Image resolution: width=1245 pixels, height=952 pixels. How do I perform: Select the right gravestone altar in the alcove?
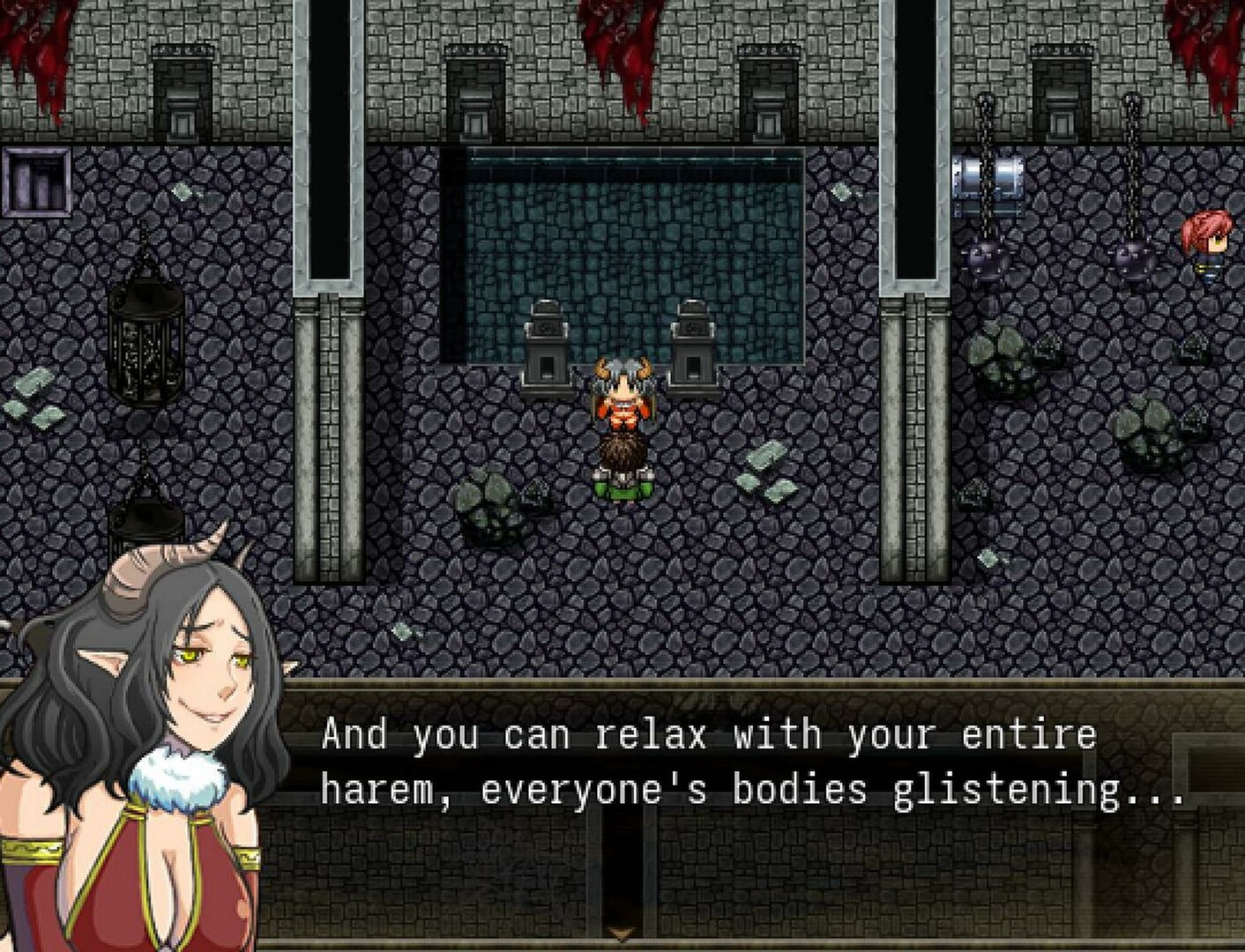coord(692,344)
